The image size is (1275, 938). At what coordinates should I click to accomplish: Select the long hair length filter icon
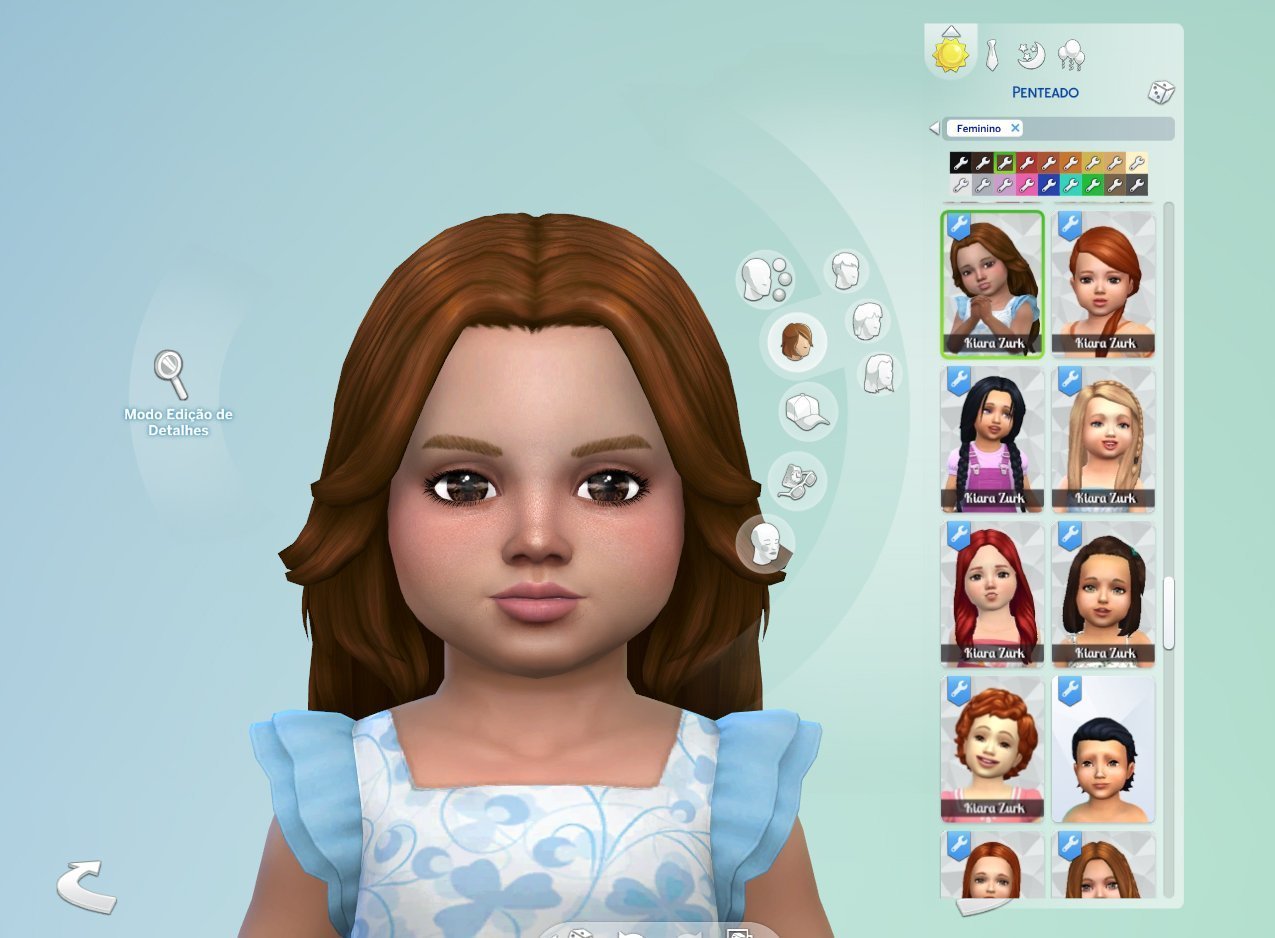point(879,373)
